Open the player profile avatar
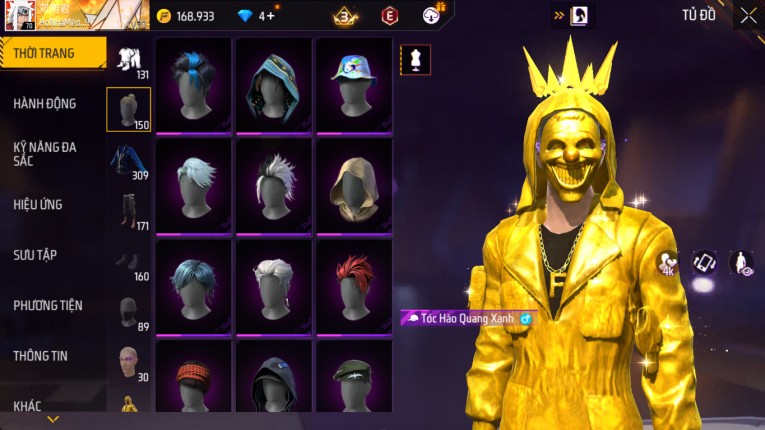This screenshot has width=765, height=430. 21,15
